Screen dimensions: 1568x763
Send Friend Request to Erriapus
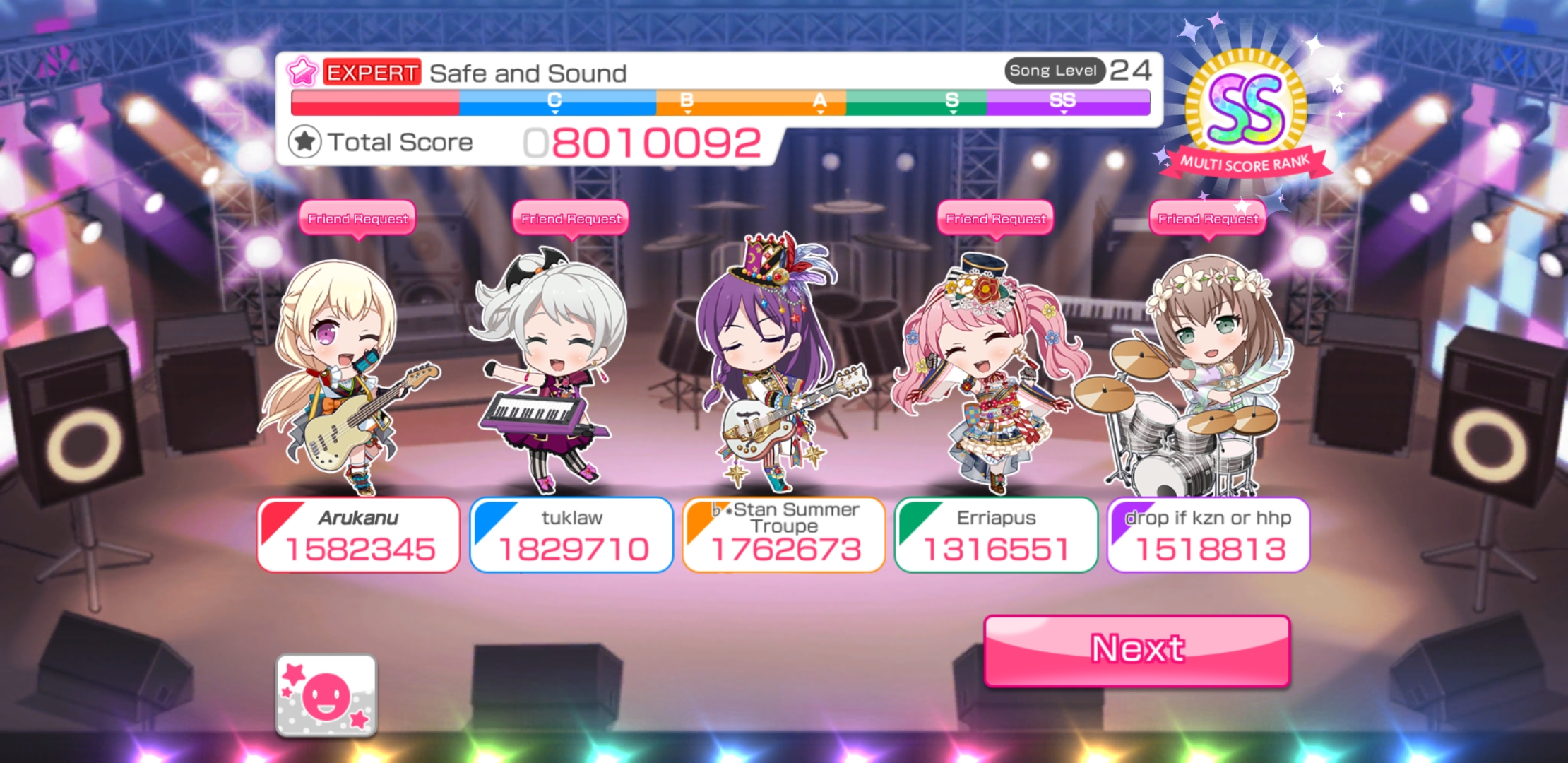click(x=996, y=219)
